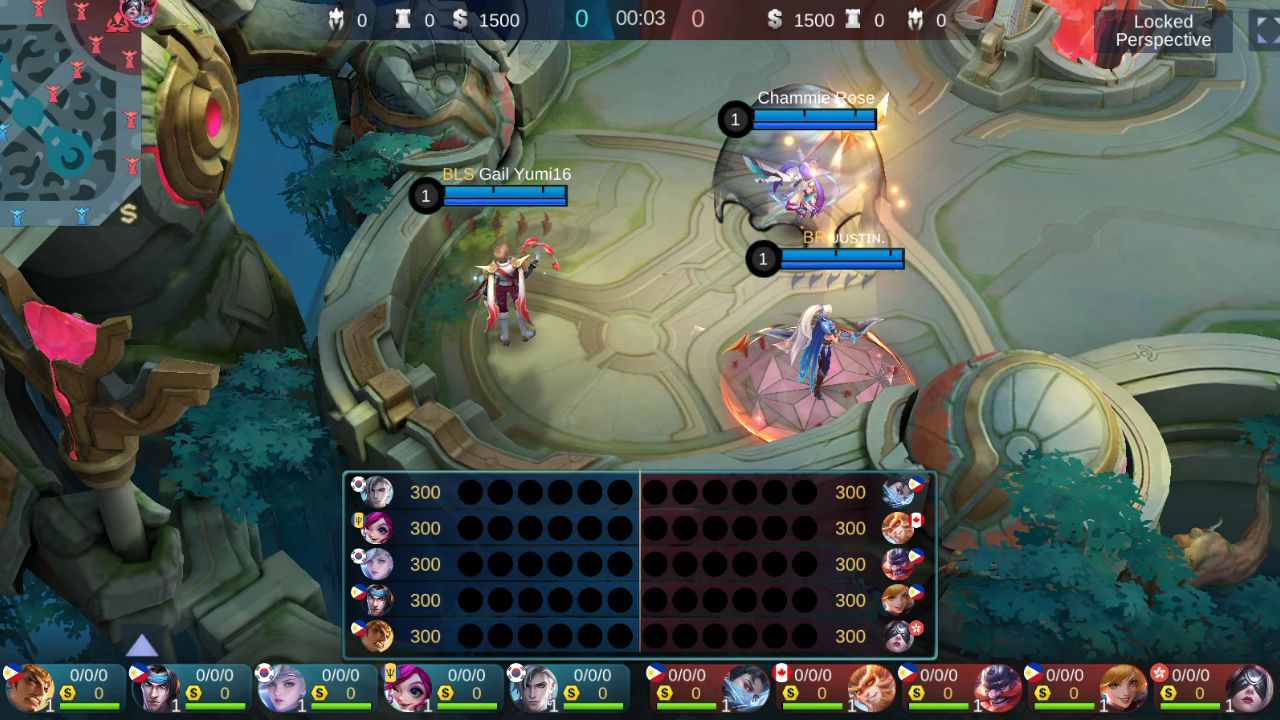The image size is (1280, 720).
Task: Collapse the scoreboard with the triangle arrow
Action: 142,645
